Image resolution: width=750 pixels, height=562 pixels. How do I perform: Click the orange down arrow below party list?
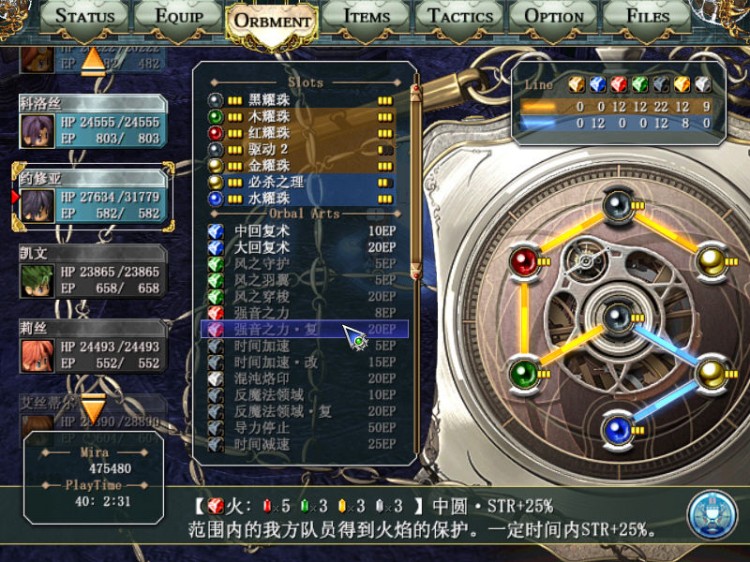point(92,407)
